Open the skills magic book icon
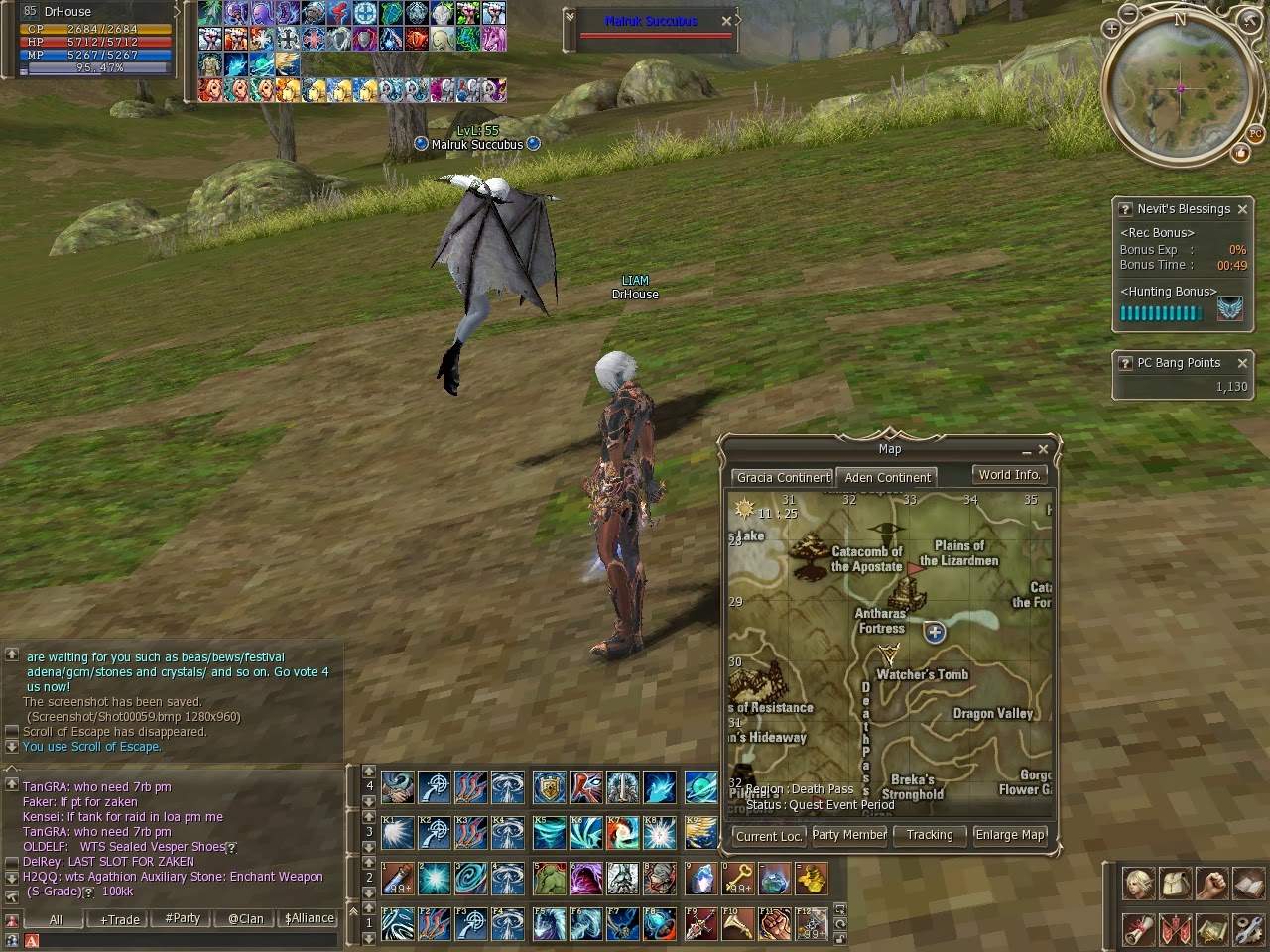The width and height of the screenshot is (1270, 952). pyautogui.click(x=1247, y=884)
